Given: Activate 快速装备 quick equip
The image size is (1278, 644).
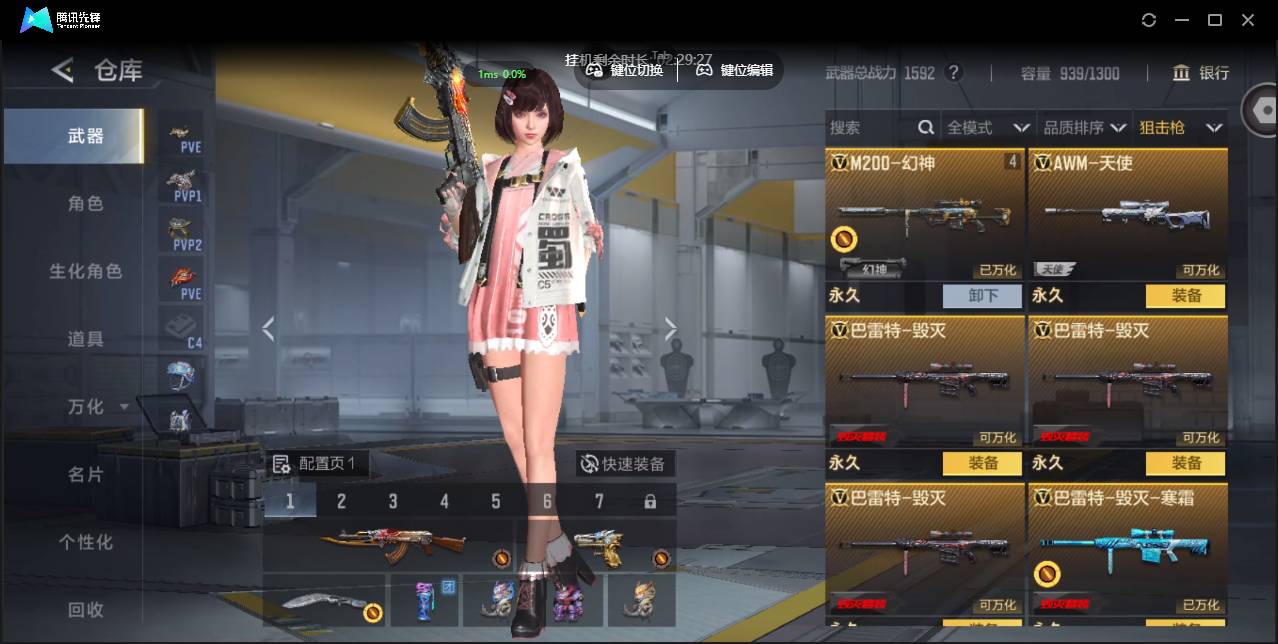Looking at the screenshot, I should click(x=624, y=464).
